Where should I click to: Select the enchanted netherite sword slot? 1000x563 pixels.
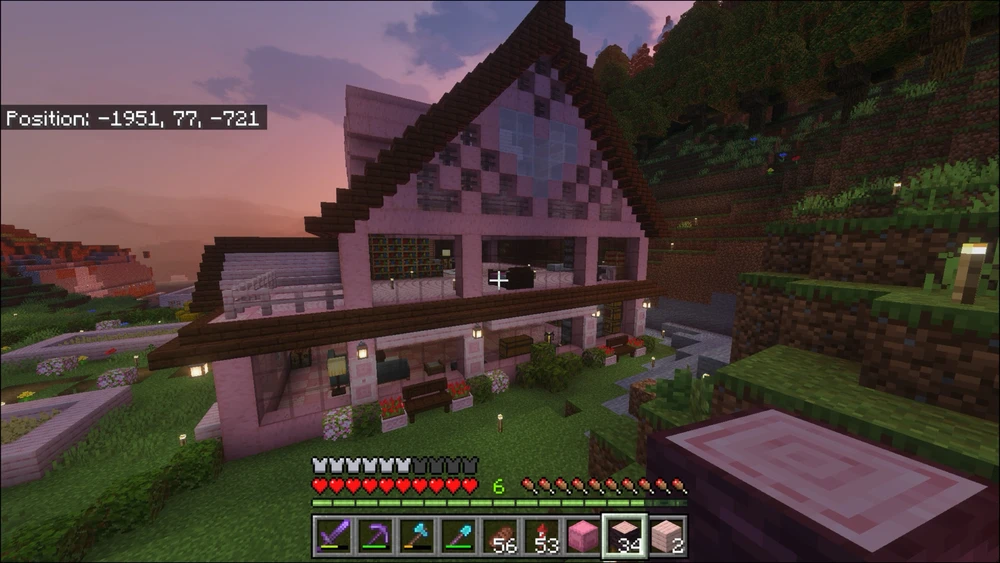coord(333,536)
